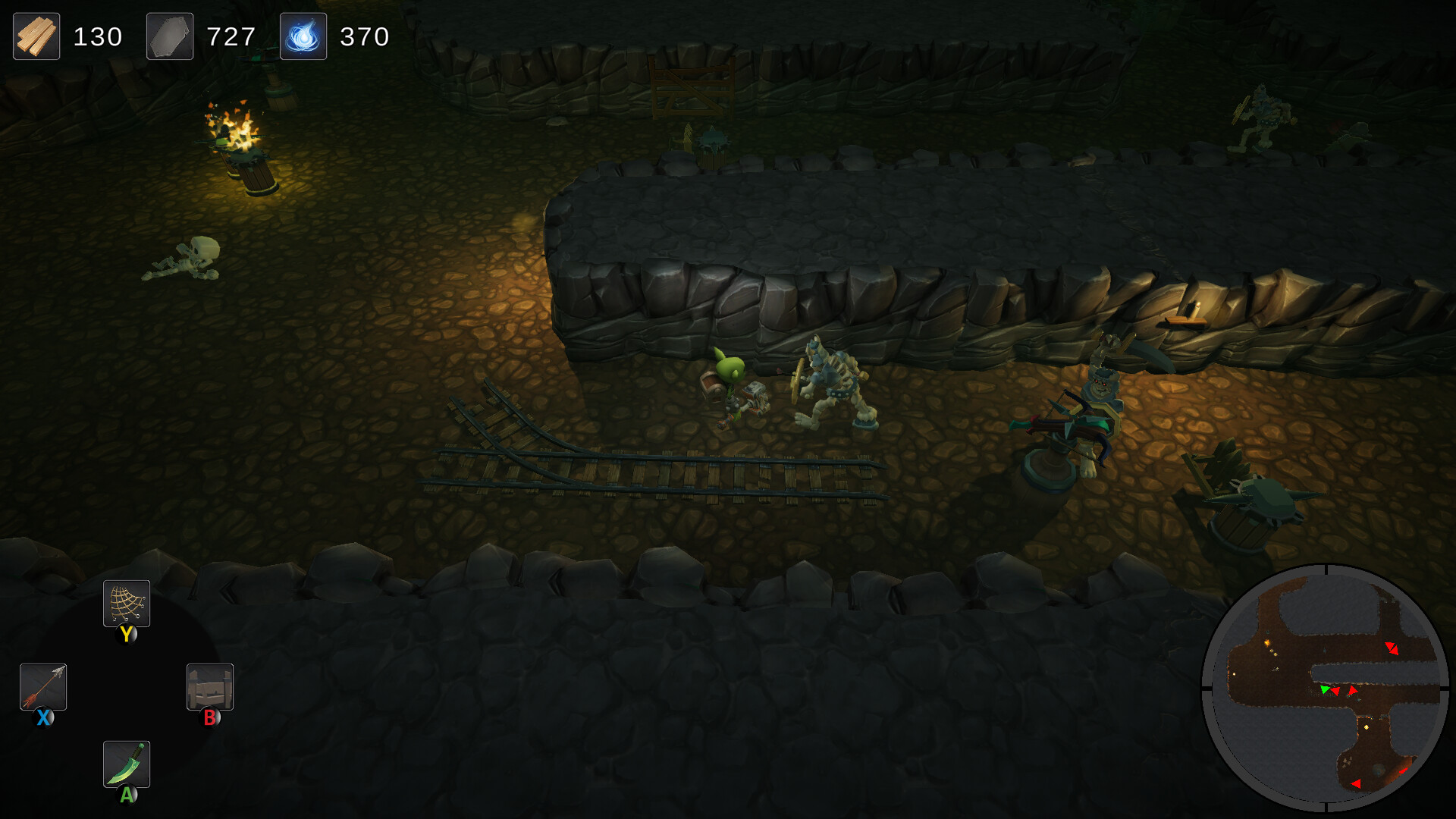Viewport: 1456px width, 819px height.
Task: Click the mana count 370
Action: [365, 36]
